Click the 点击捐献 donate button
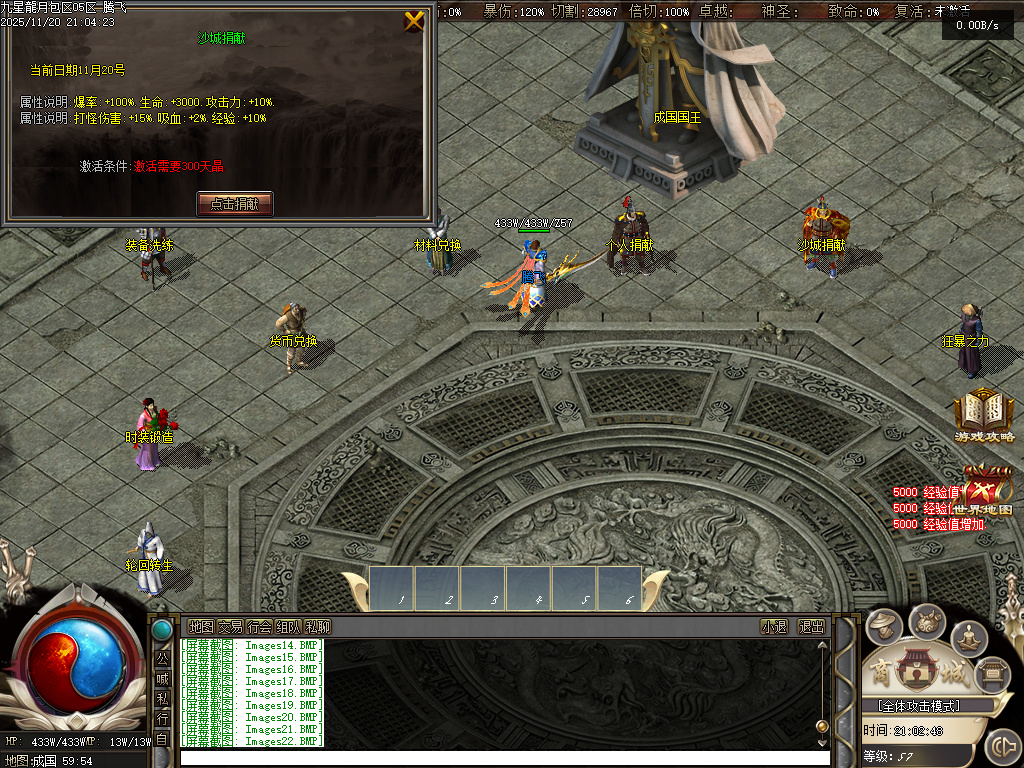The height and width of the screenshot is (768, 1024). (x=235, y=203)
